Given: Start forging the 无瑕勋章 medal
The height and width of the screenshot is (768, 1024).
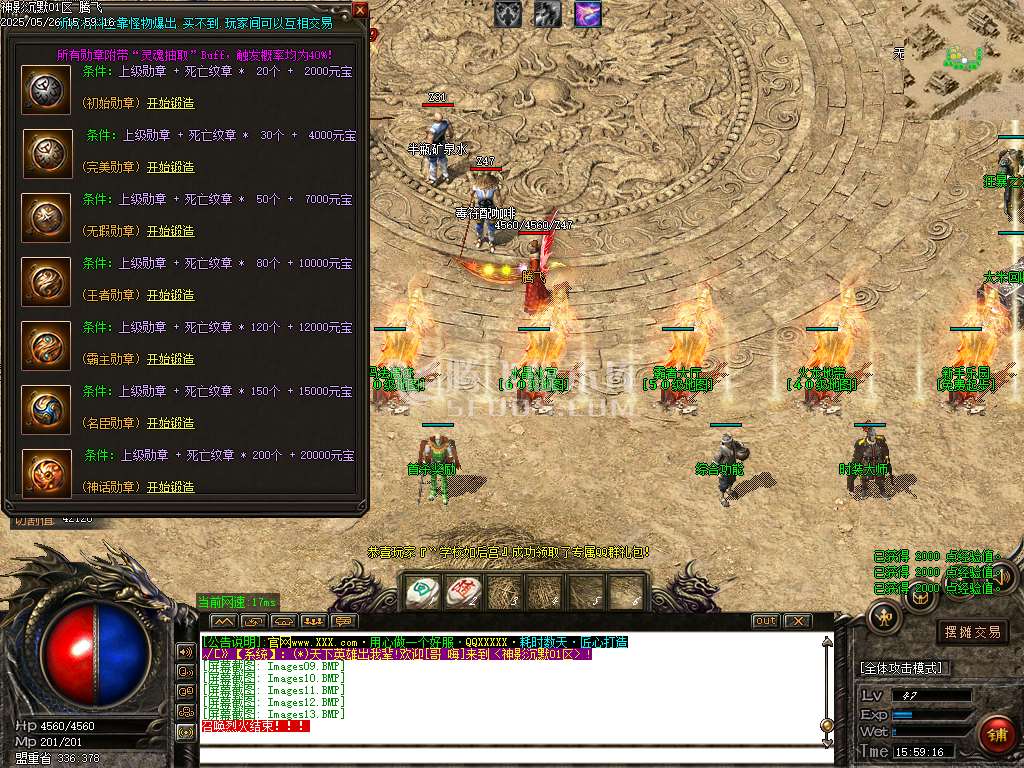Looking at the screenshot, I should tap(171, 231).
